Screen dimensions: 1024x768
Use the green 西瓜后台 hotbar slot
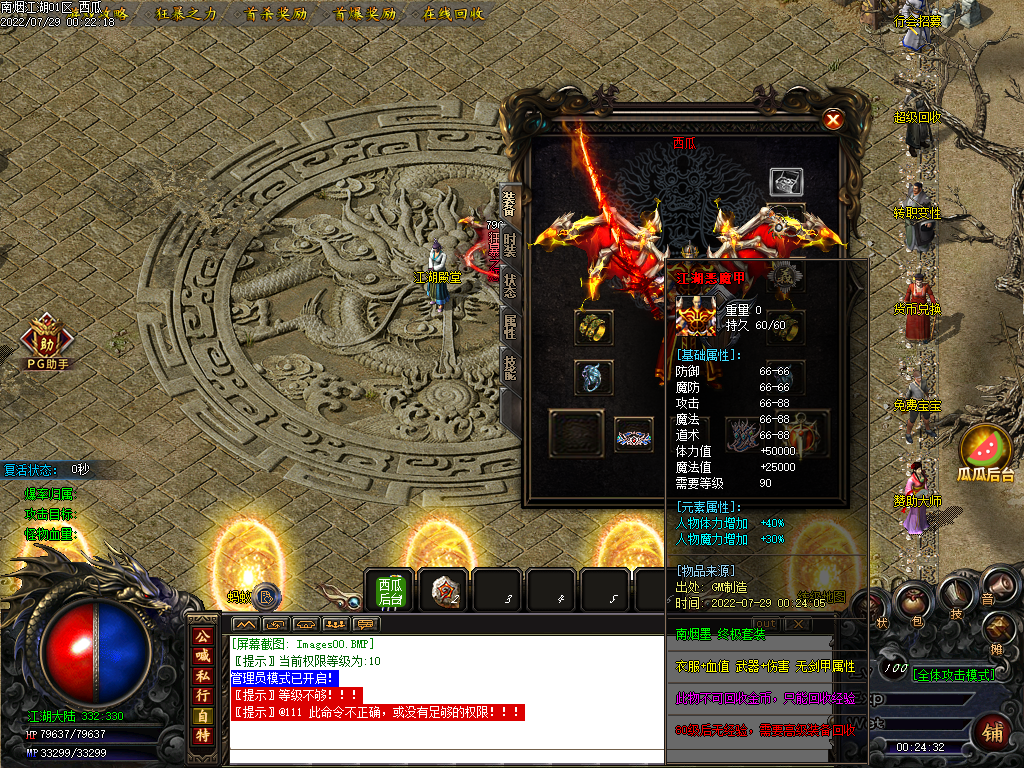389,590
